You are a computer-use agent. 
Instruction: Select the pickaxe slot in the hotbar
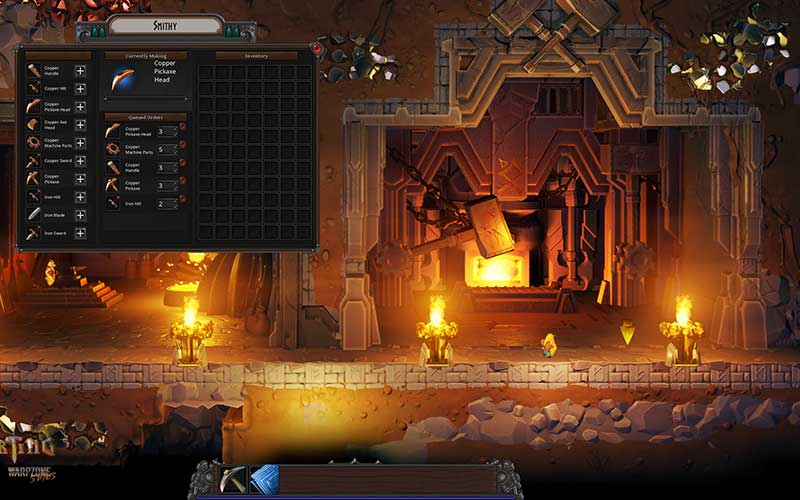coord(233,479)
